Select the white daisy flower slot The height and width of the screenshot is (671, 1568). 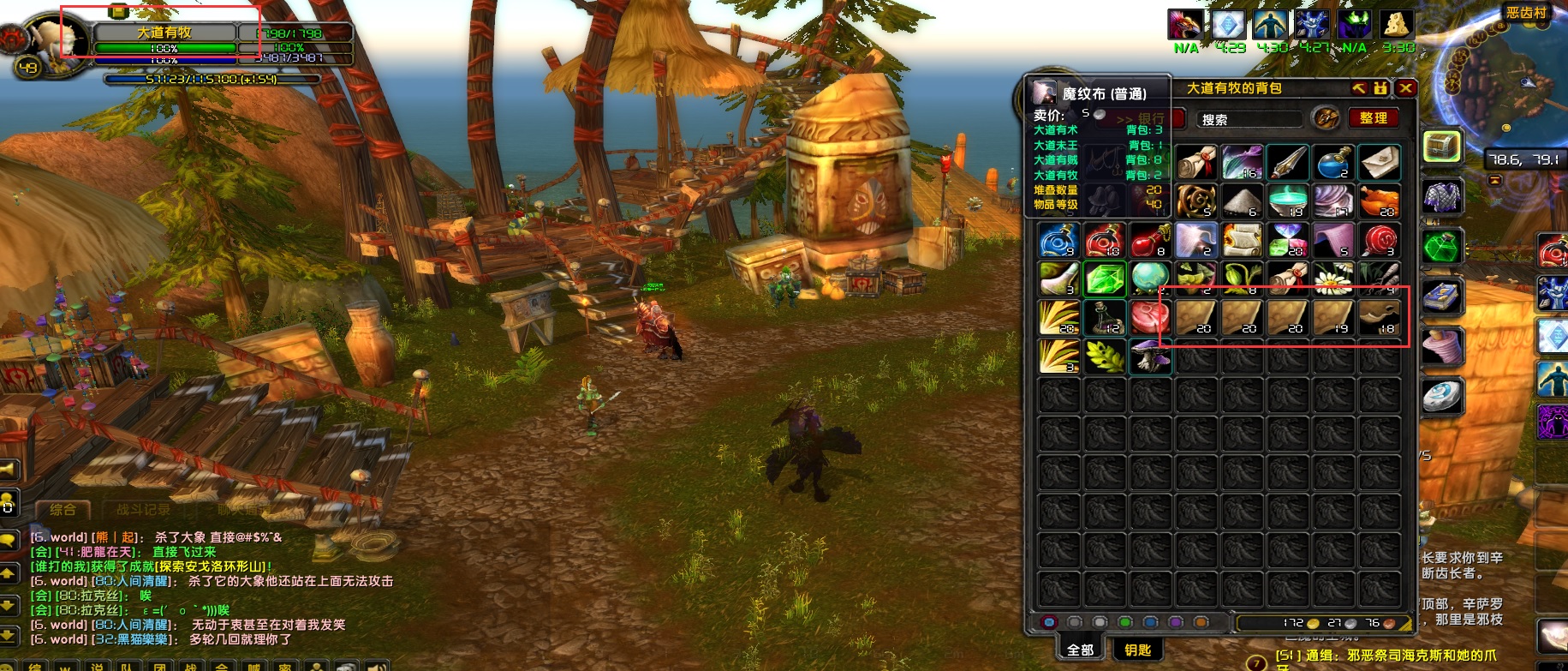(1333, 279)
